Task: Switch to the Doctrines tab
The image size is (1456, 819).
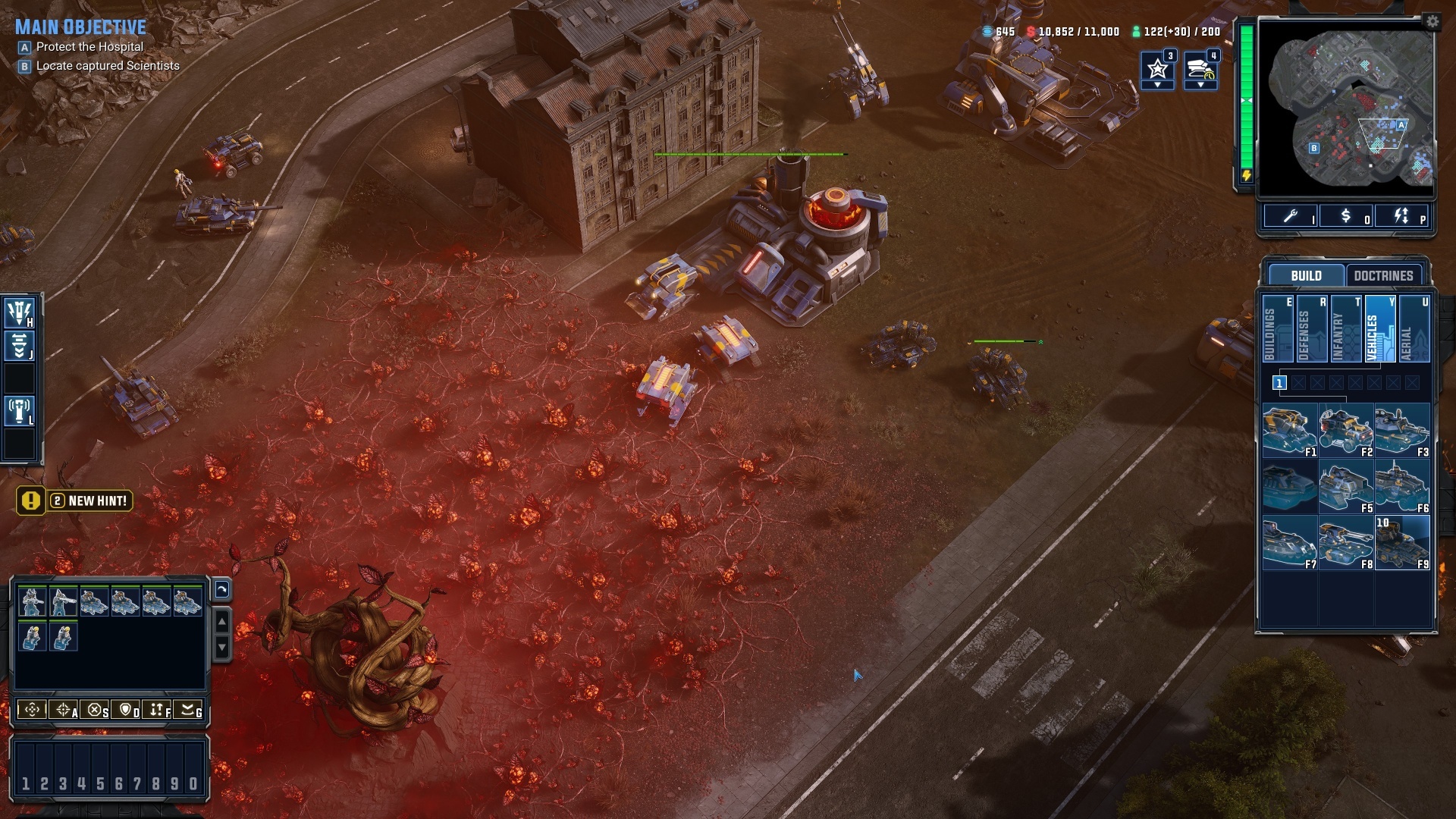Action: tap(1383, 275)
